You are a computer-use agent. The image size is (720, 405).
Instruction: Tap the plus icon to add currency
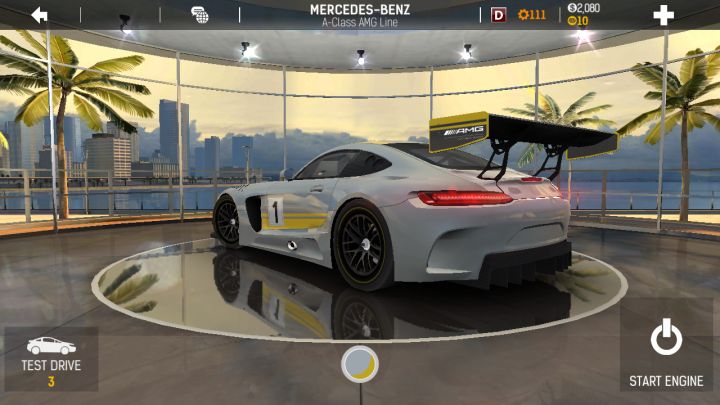(663, 15)
